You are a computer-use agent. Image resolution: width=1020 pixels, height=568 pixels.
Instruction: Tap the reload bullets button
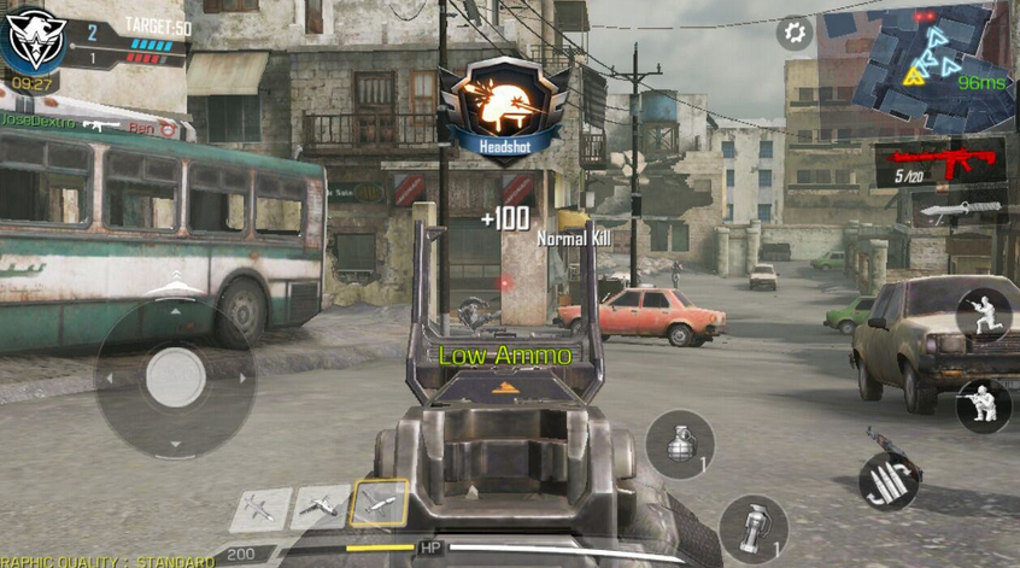(888, 481)
